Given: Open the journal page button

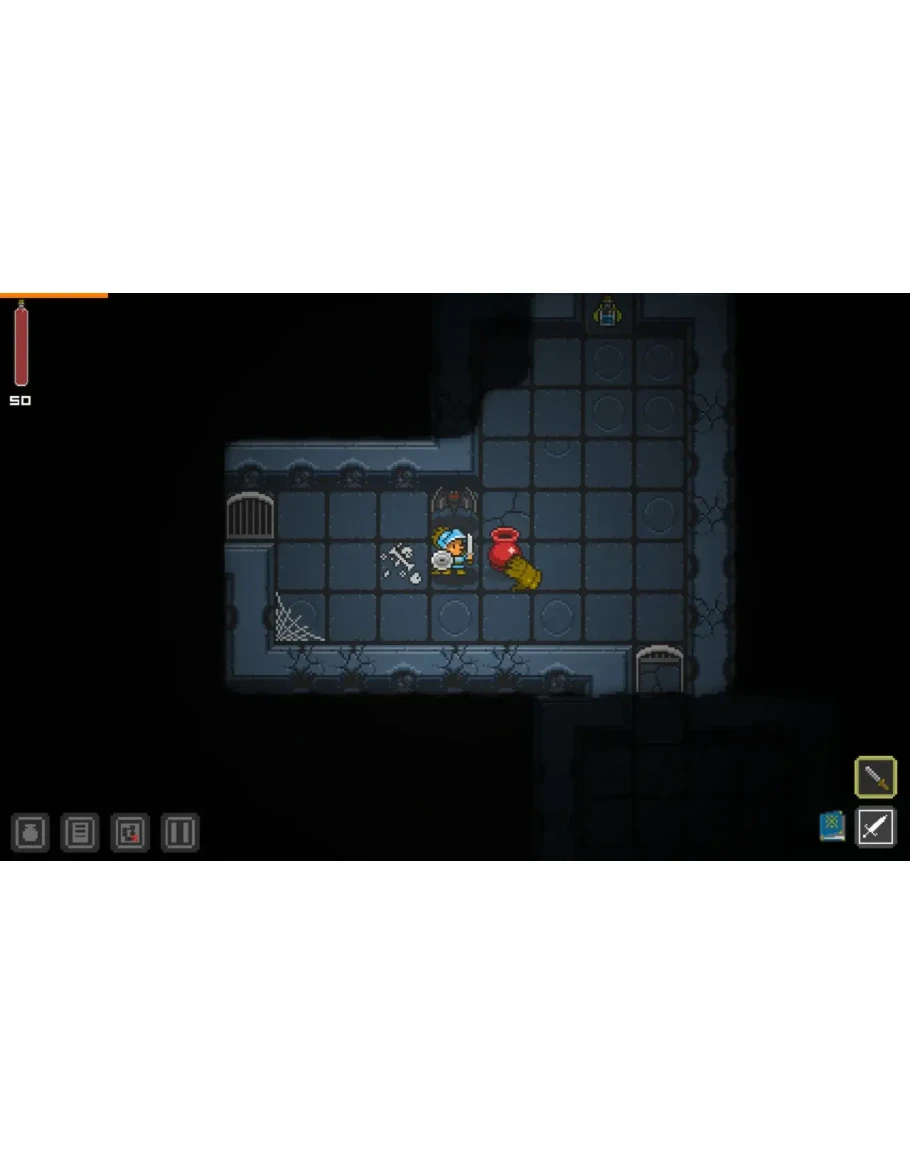Looking at the screenshot, I should [x=80, y=832].
